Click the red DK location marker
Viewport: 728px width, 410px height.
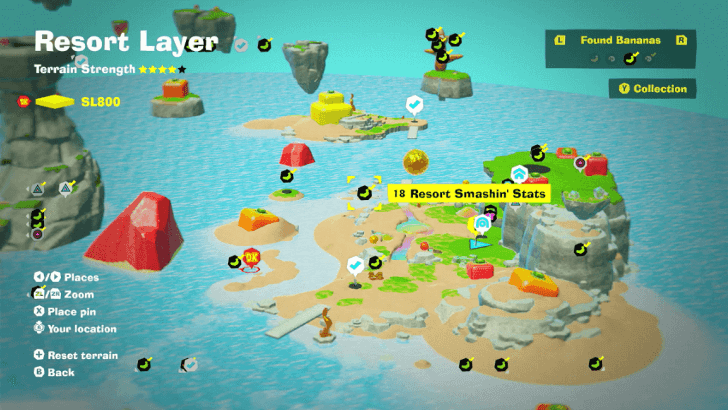pyautogui.click(x=251, y=258)
